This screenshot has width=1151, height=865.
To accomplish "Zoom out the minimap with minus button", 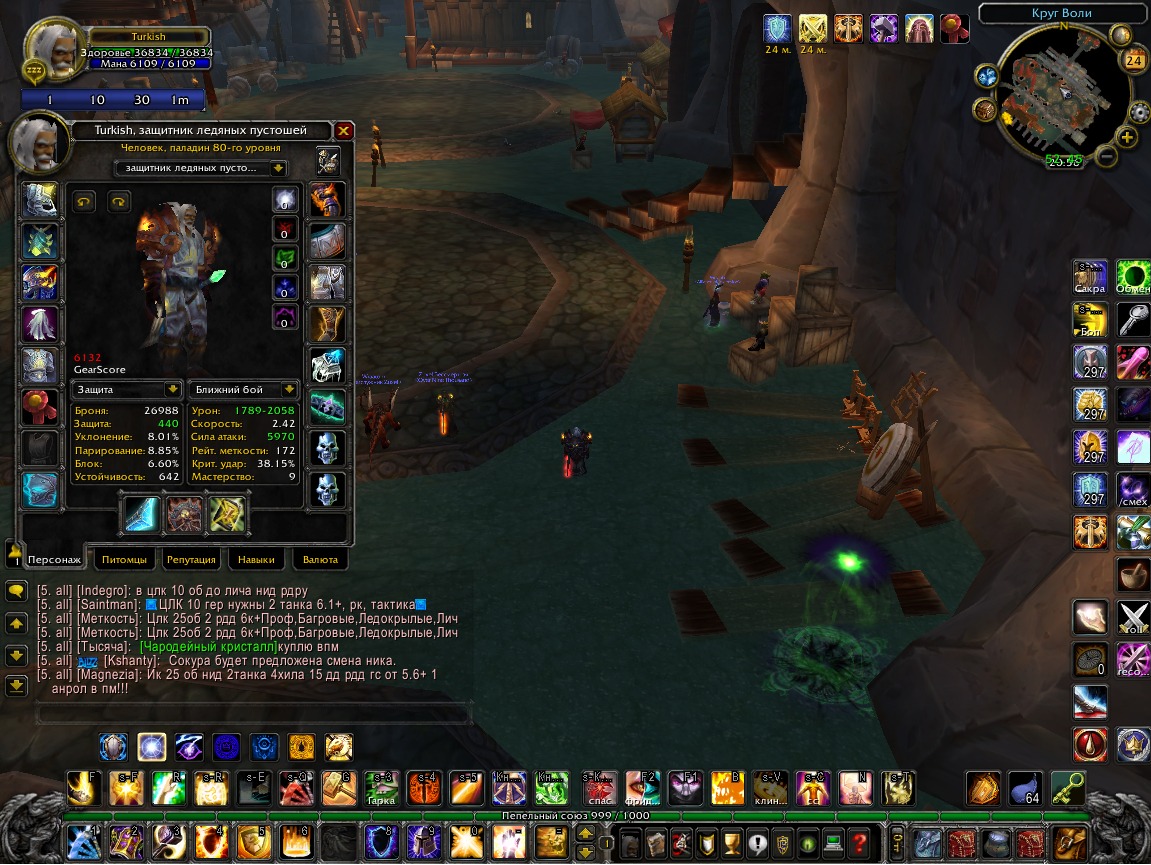I will tap(1106, 155).
